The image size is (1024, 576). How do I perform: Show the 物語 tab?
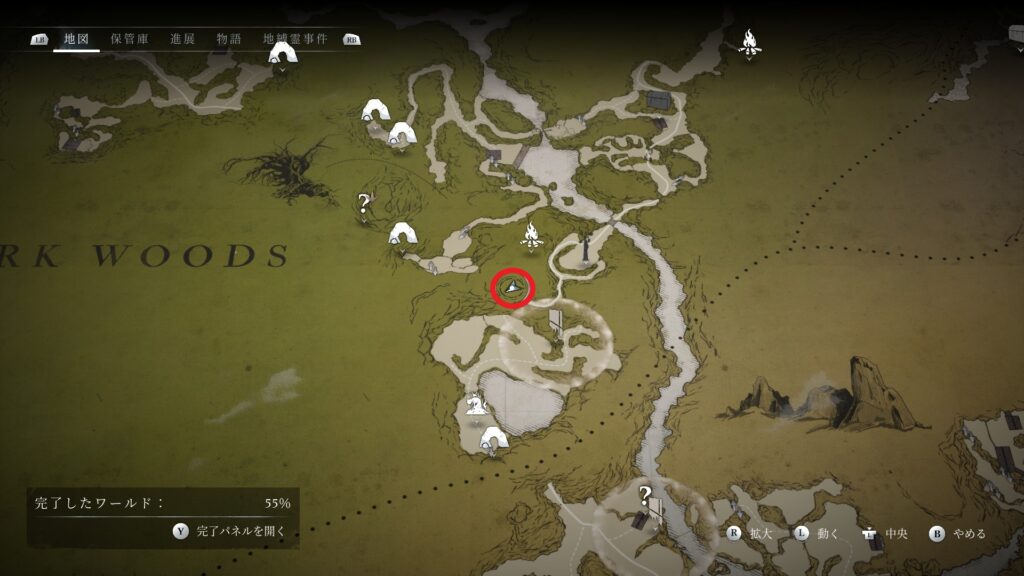pos(229,39)
